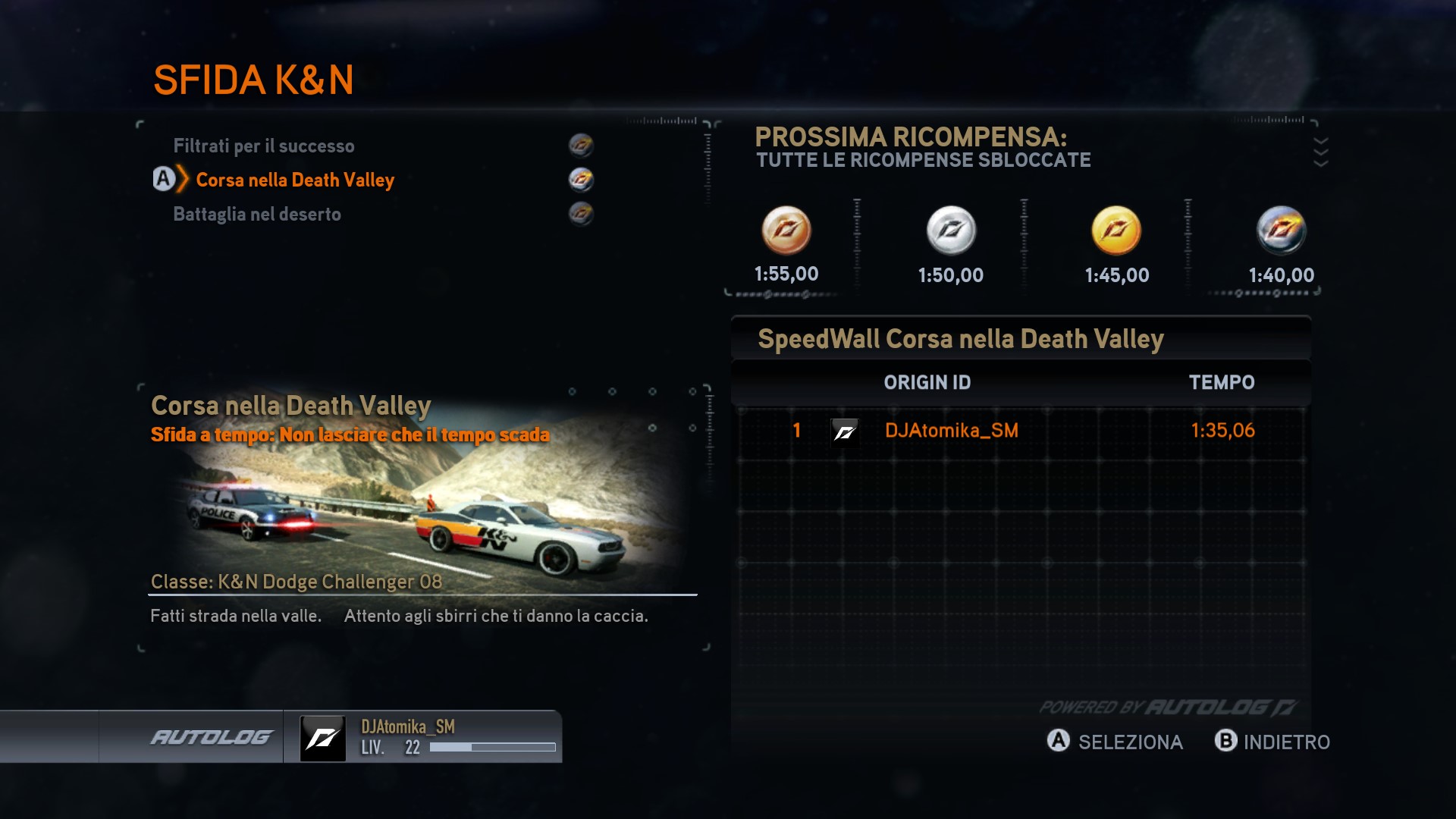The height and width of the screenshot is (819, 1456).
Task: Click the ORIGIN ID column header
Action: tap(927, 382)
